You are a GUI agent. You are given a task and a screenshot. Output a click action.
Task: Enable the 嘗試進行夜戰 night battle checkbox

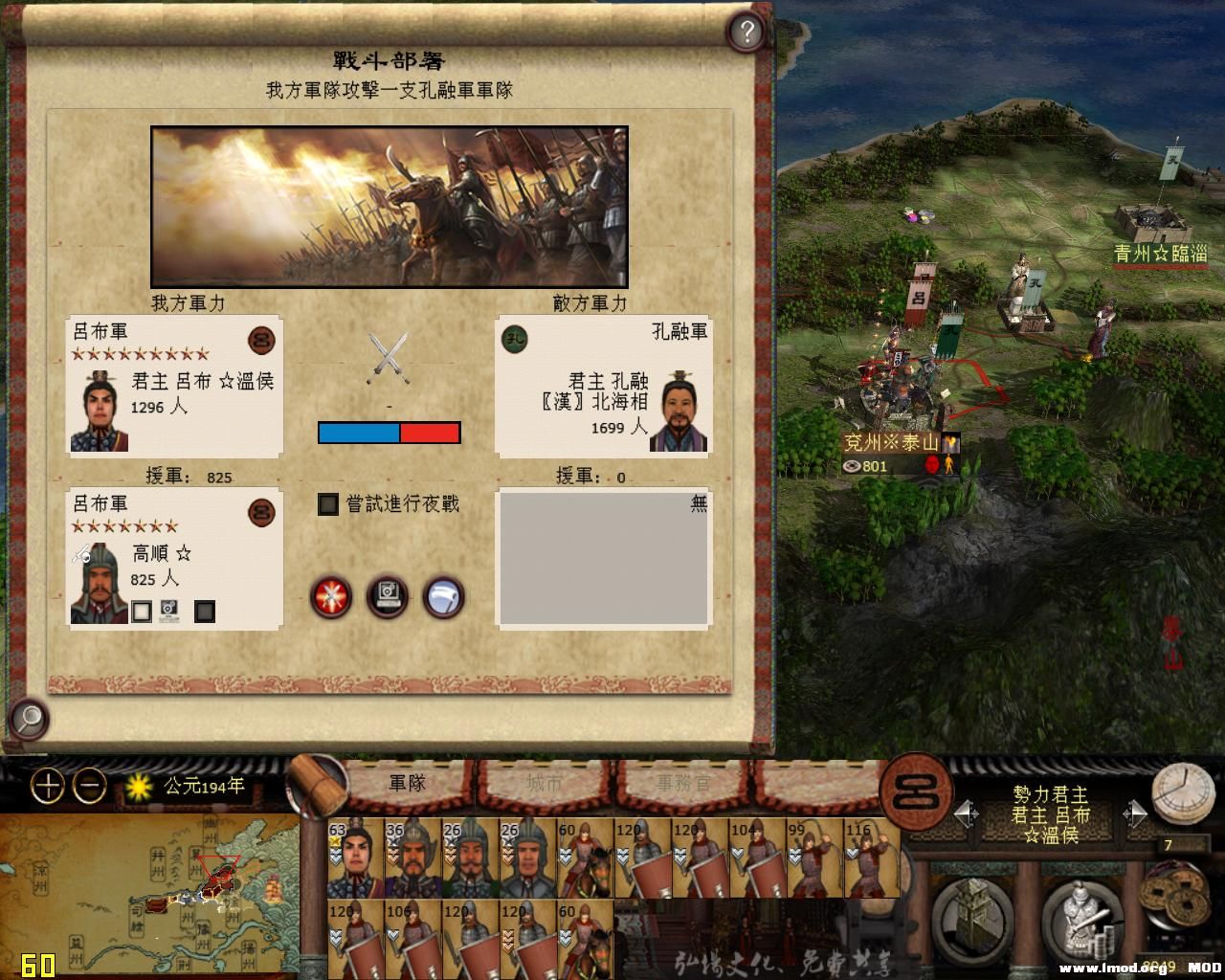tap(327, 504)
